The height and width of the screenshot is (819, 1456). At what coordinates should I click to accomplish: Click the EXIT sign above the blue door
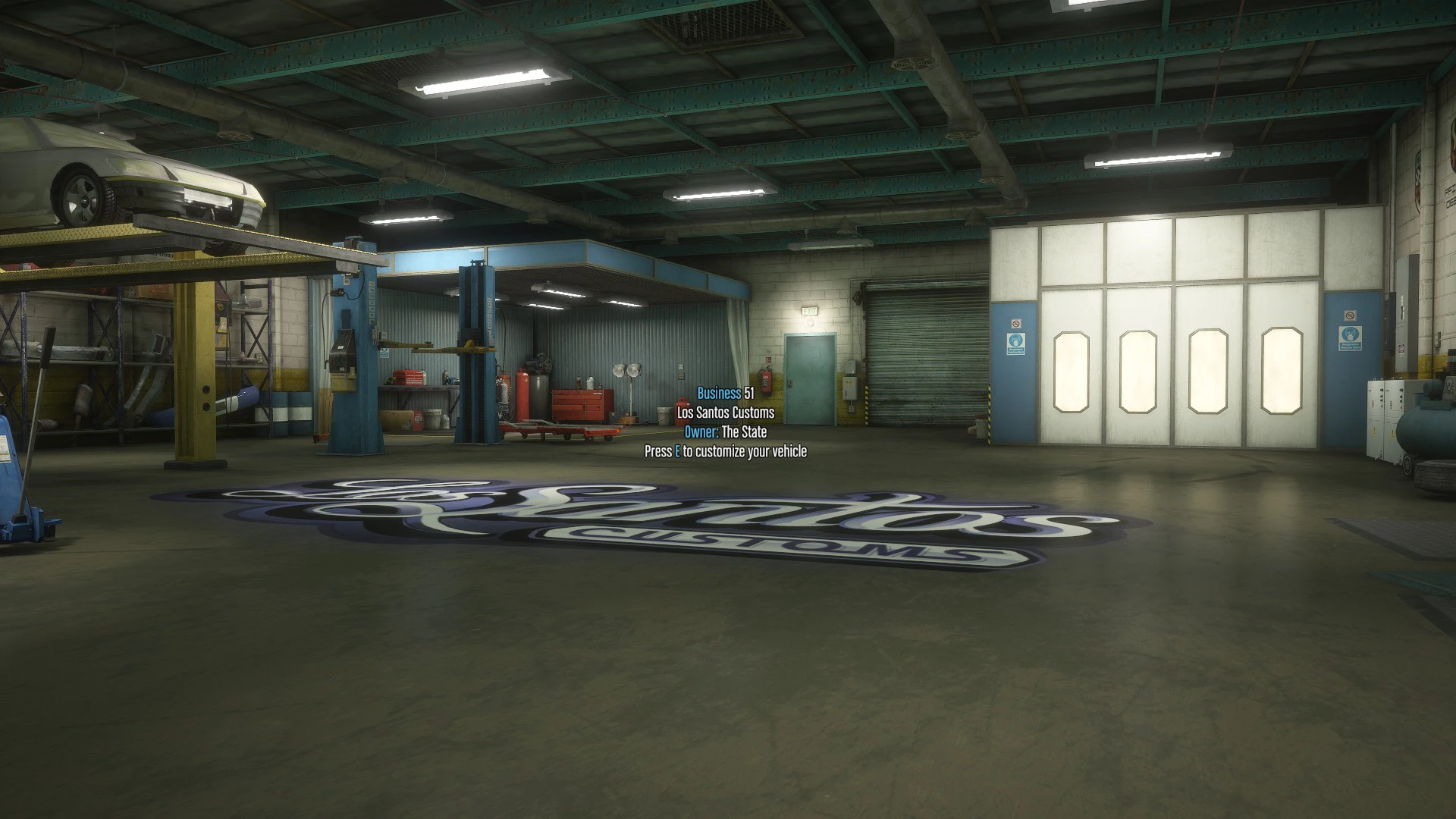pos(809,310)
